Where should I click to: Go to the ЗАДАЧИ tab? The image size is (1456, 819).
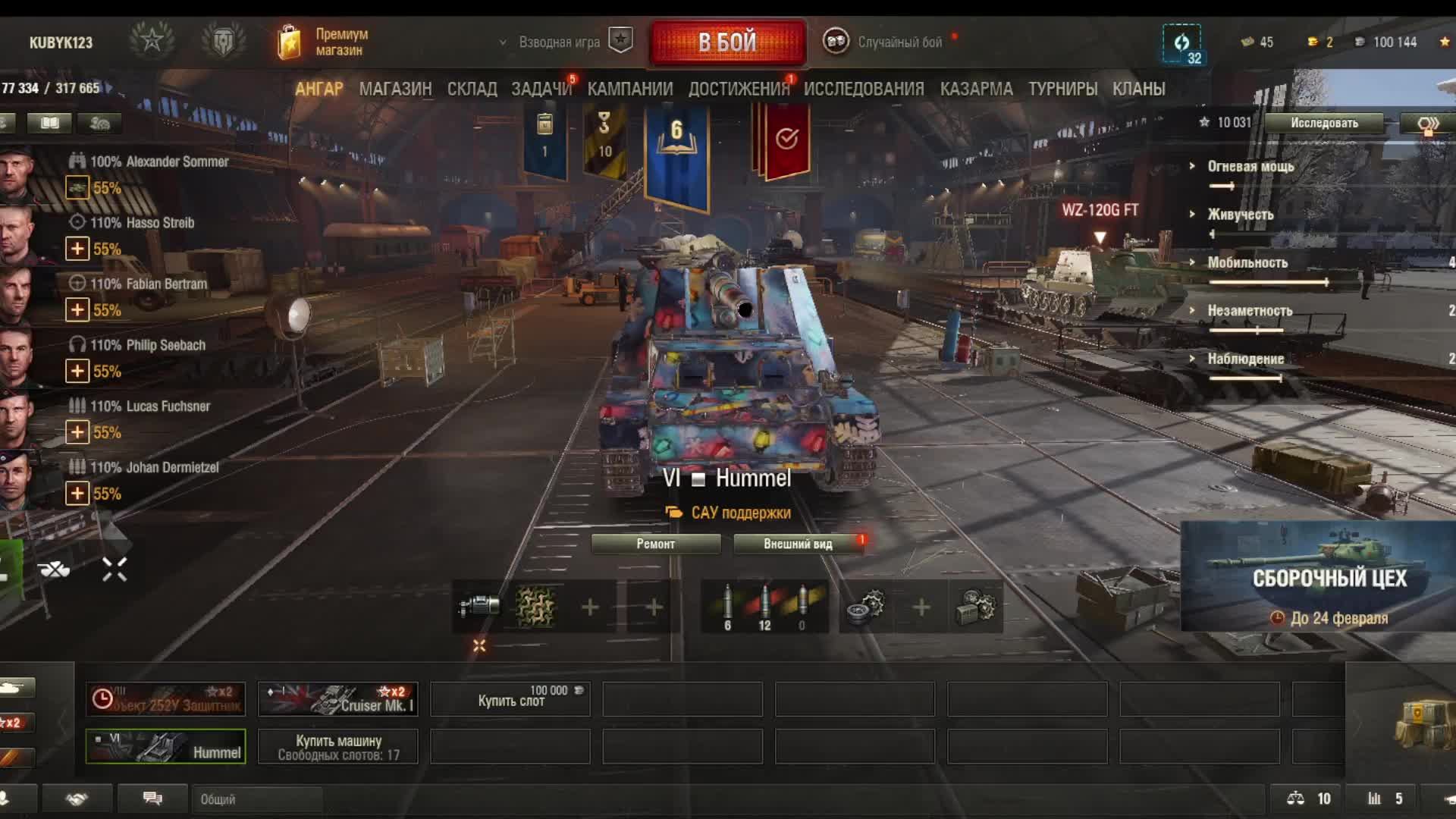pyautogui.click(x=541, y=89)
